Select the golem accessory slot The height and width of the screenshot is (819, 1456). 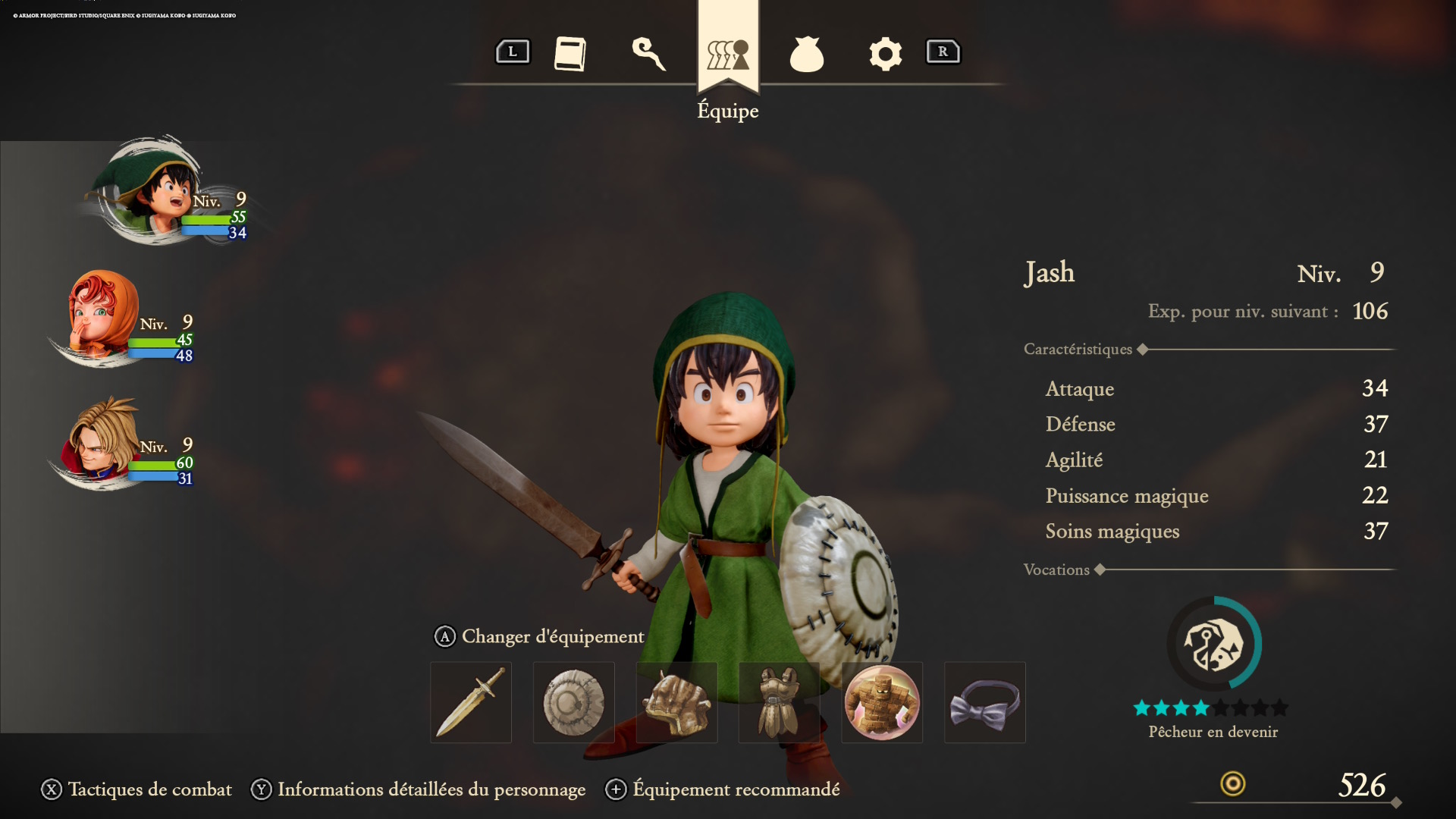click(x=881, y=702)
